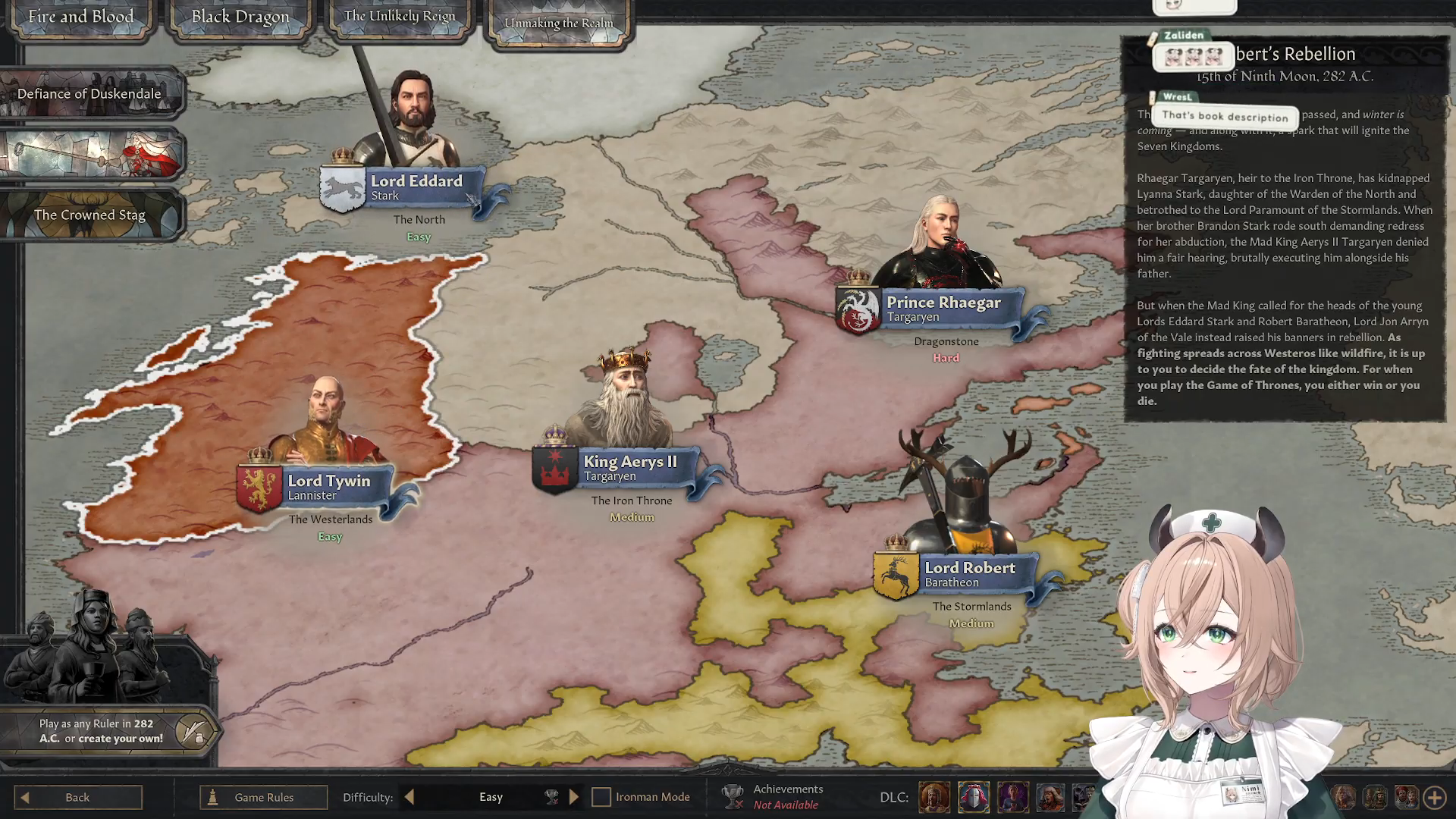Open the Game Rules window
This screenshot has width=1456, height=819.
pos(263,797)
